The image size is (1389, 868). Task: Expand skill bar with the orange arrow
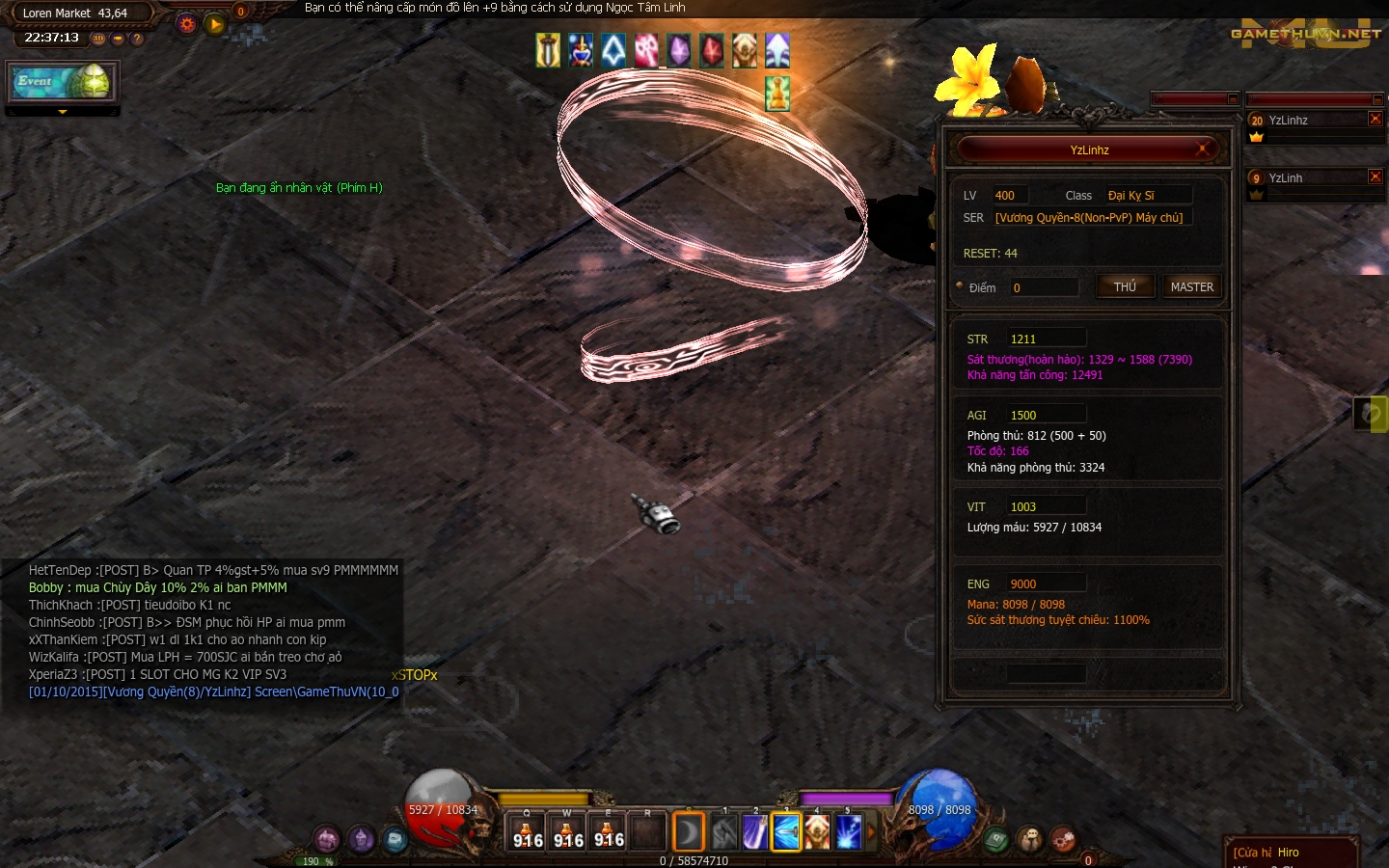tap(871, 831)
